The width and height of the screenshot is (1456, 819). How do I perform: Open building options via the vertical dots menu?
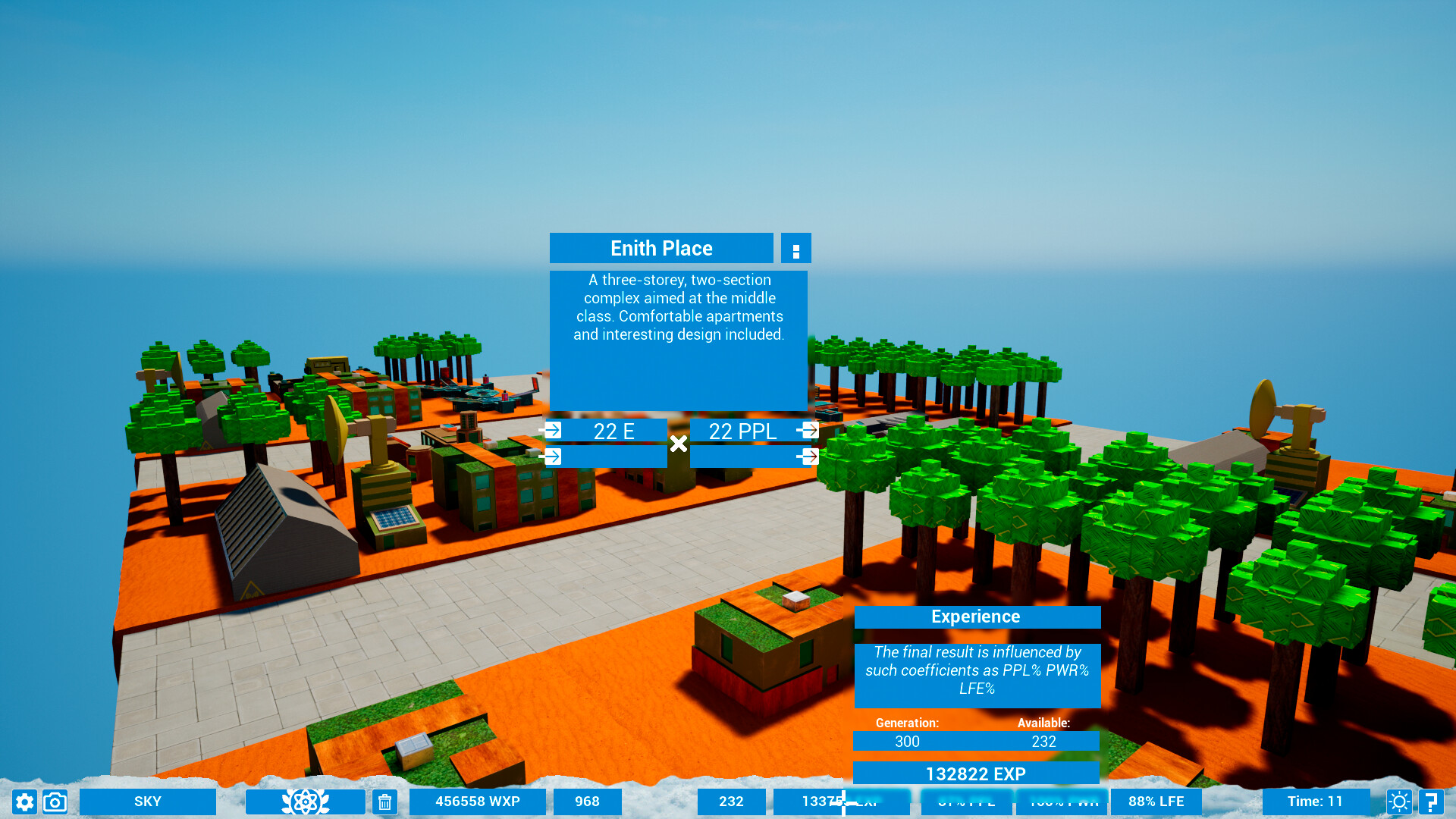(x=795, y=248)
